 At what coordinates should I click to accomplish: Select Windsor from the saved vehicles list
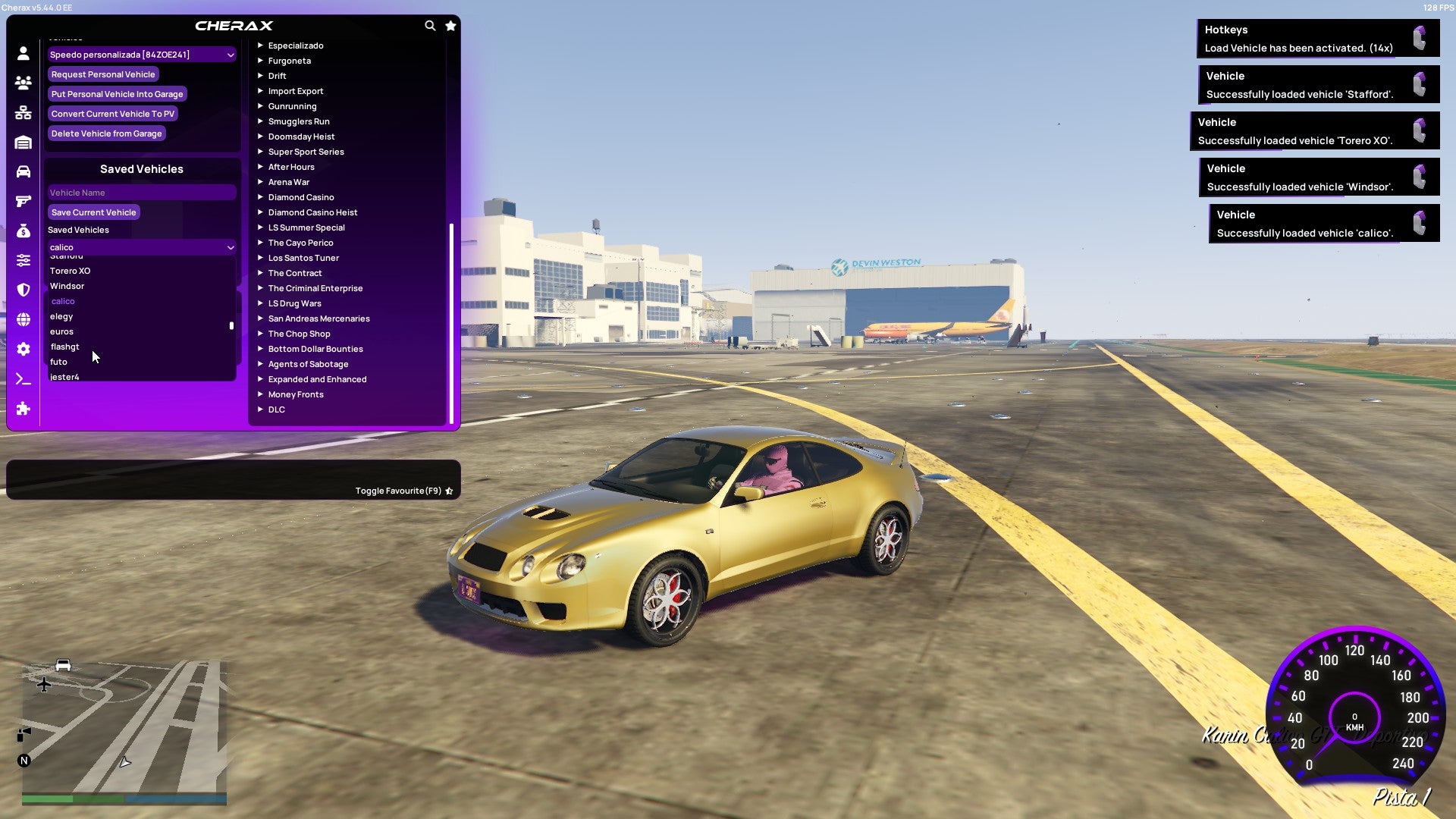pos(67,286)
